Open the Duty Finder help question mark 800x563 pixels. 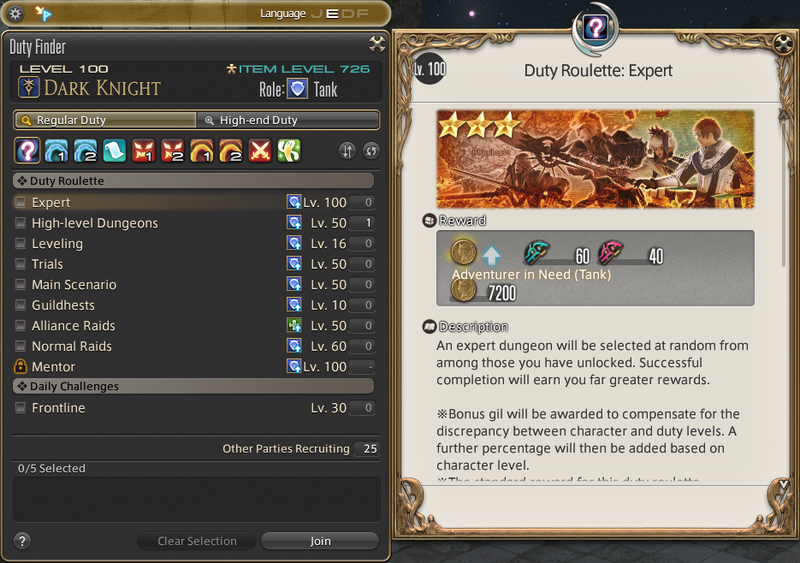[x=22, y=541]
